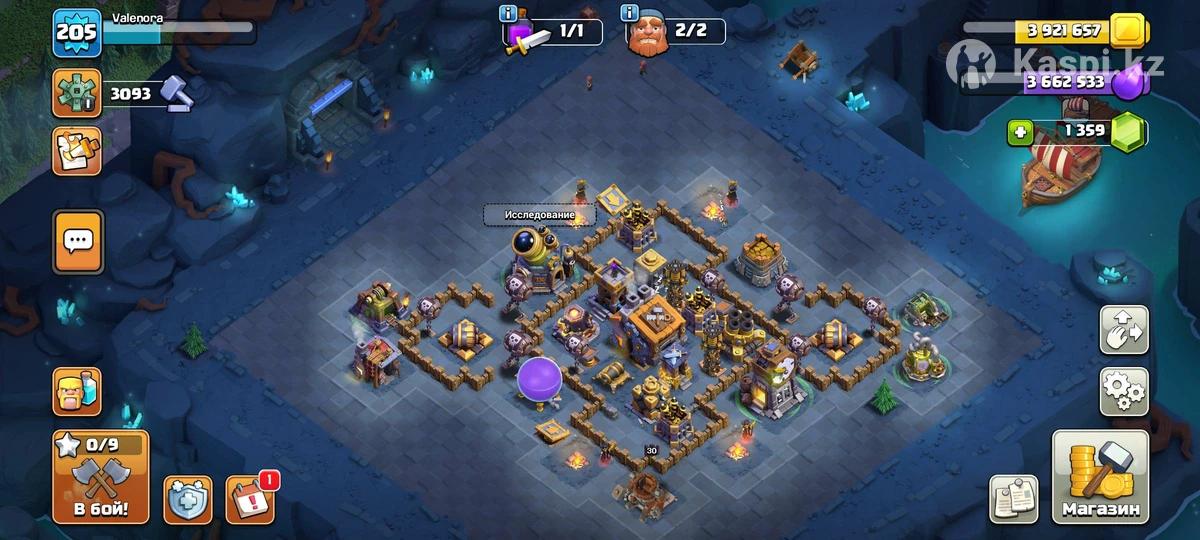The image size is (1200, 540).
Task: Show builder info for 2/2 counter
Action: click(x=631, y=14)
